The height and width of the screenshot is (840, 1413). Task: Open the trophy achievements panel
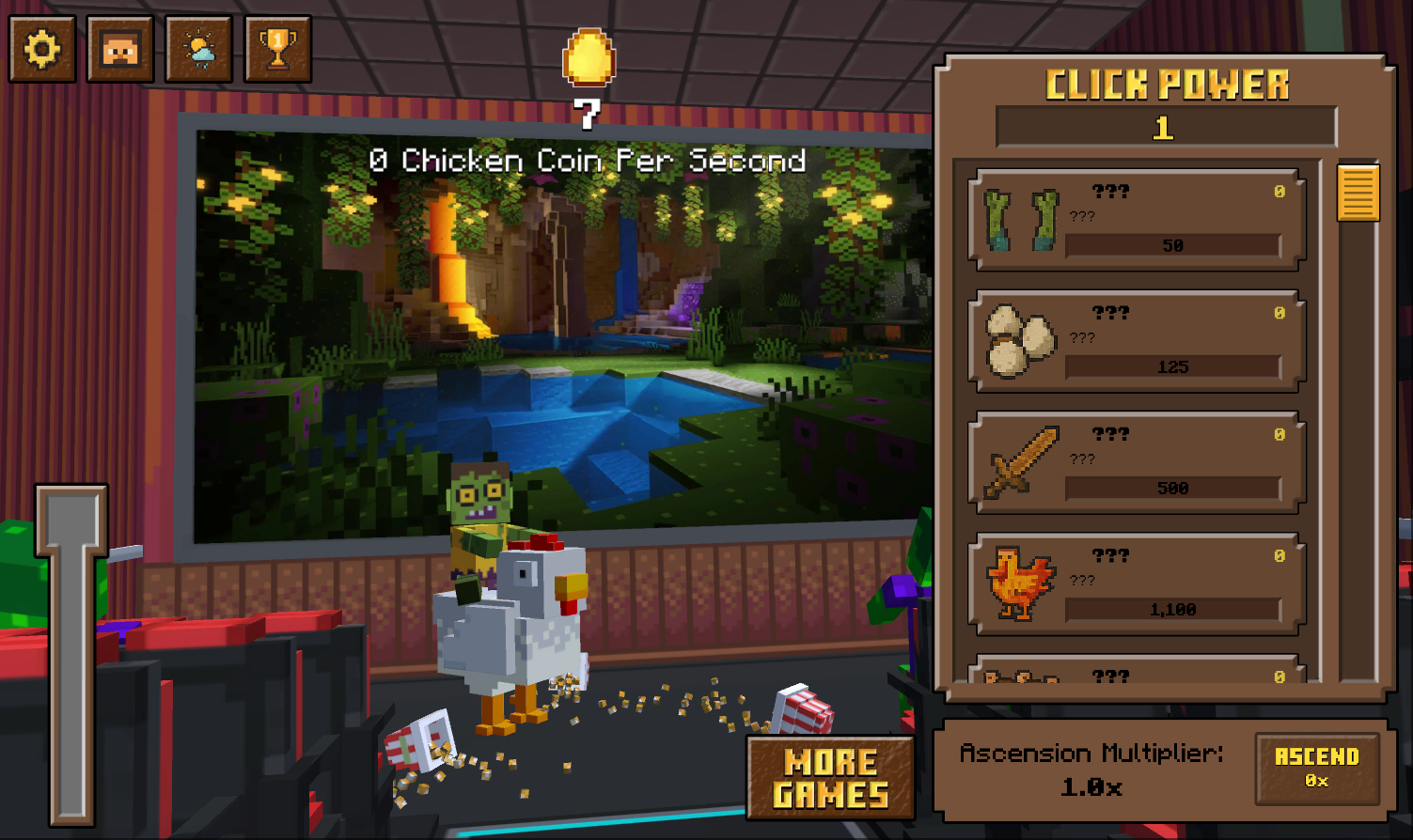click(x=278, y=49)
